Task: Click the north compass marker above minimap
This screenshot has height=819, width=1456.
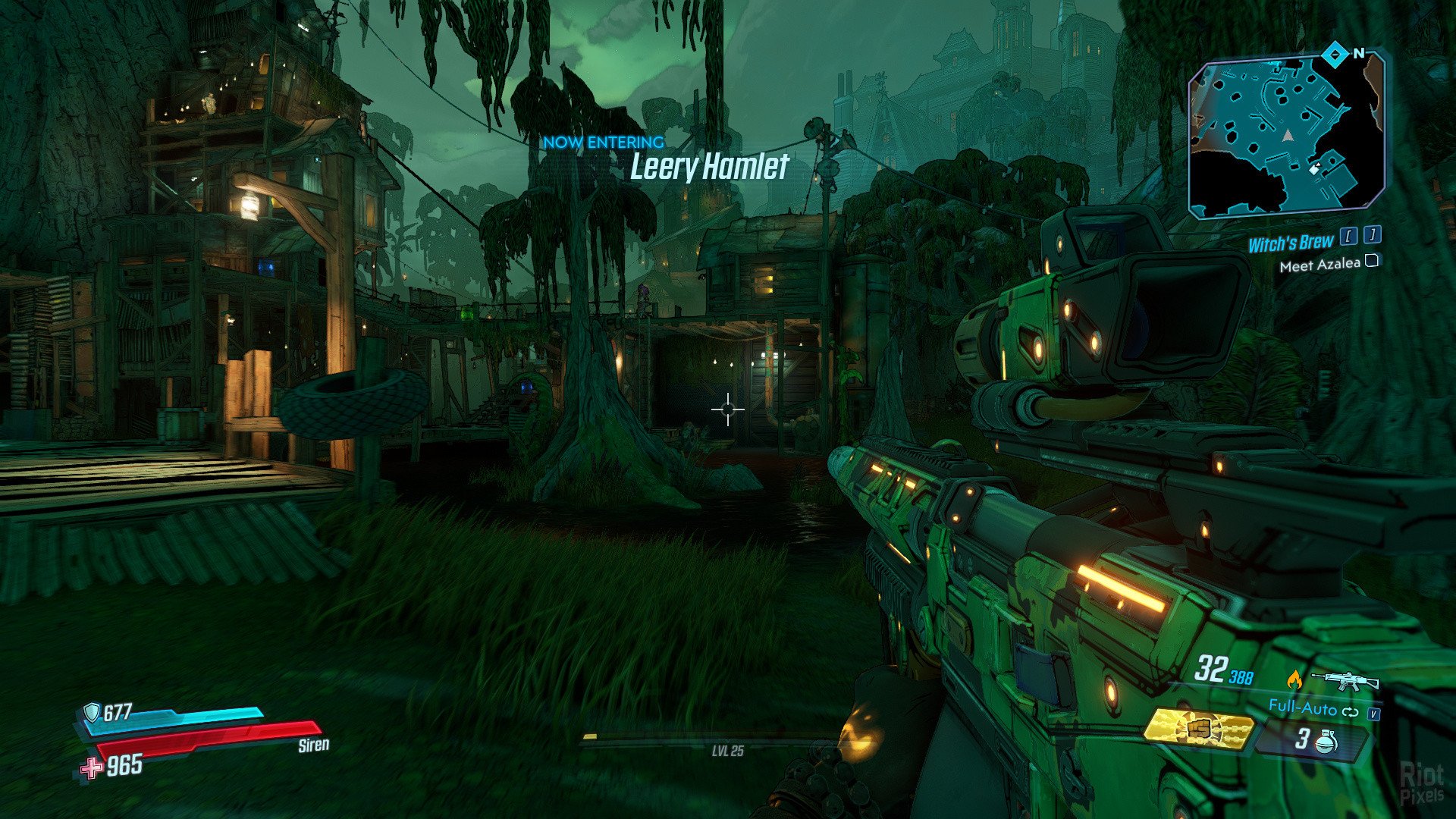Action: point(1335,54)
